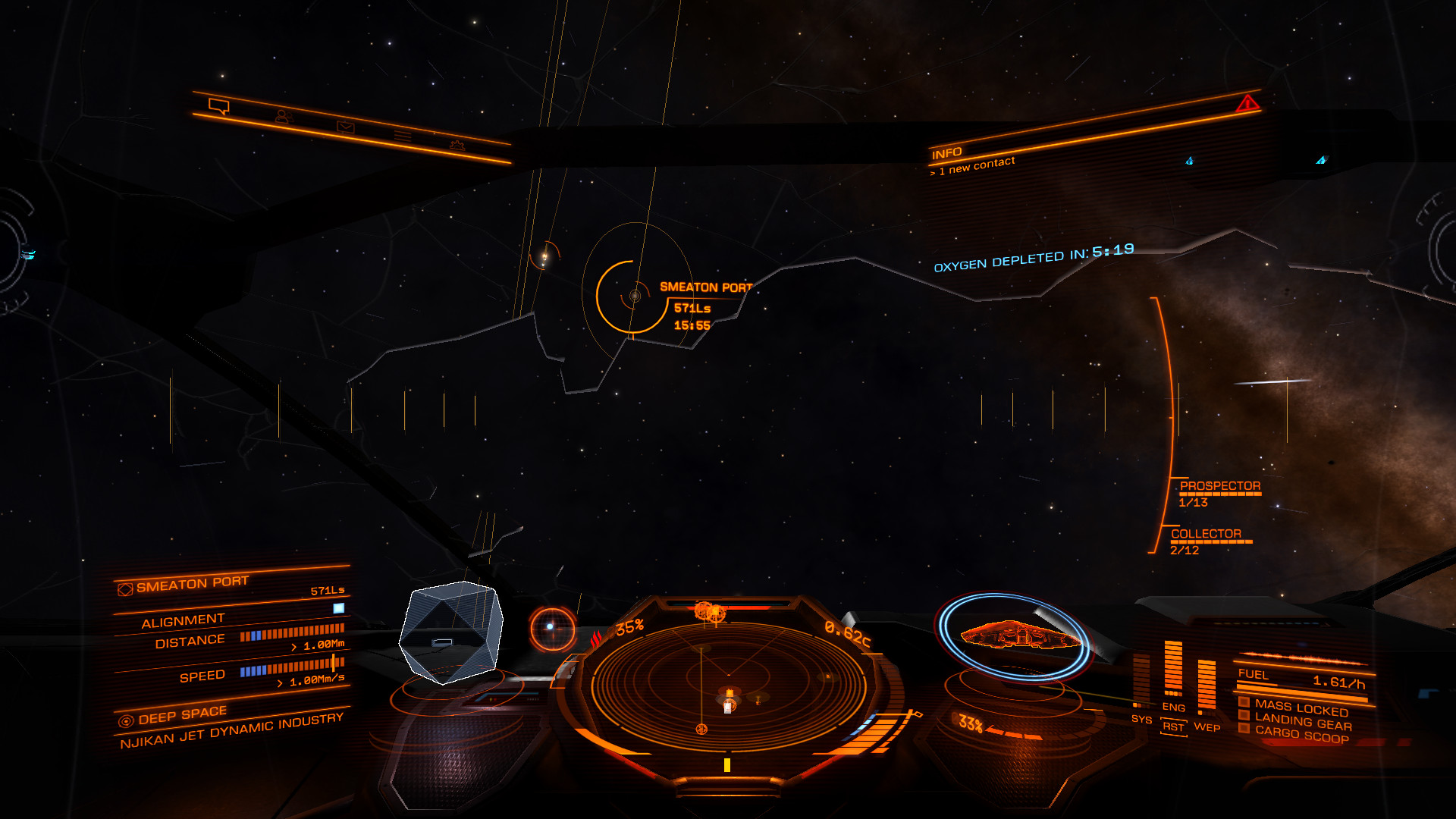Open the inbox envelope tab
1456x819 pixels.
[346, 127]
